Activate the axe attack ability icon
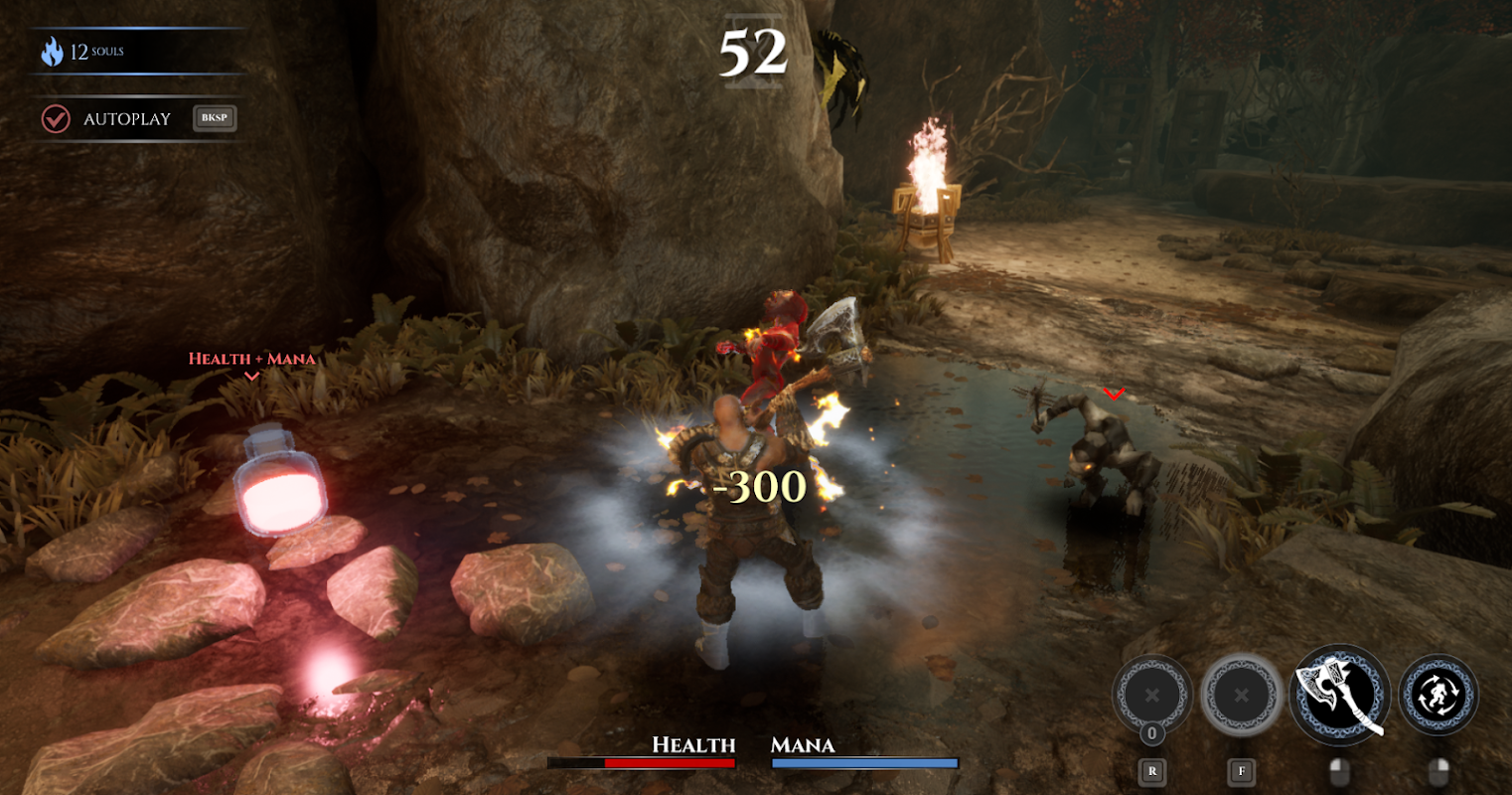1512x795 pixels. click(1339, 694)
